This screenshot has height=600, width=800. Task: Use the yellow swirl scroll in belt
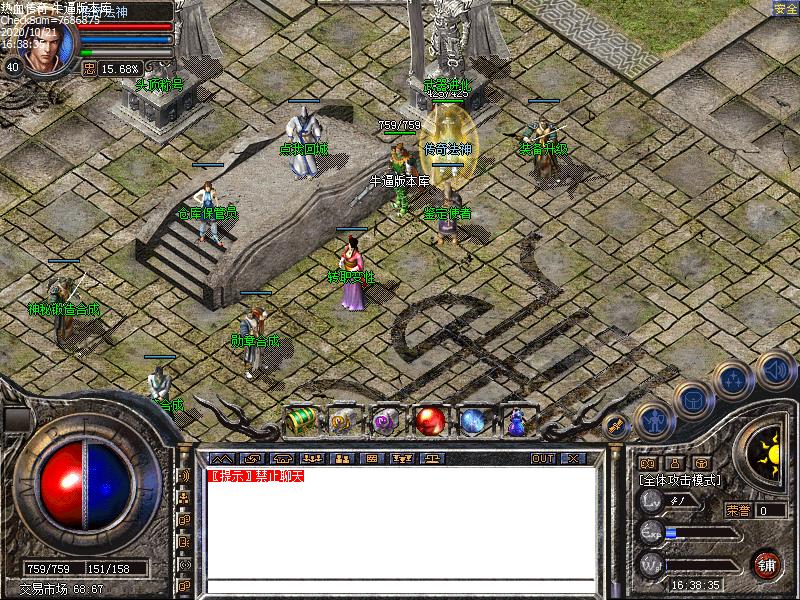[x=343, y=421]
